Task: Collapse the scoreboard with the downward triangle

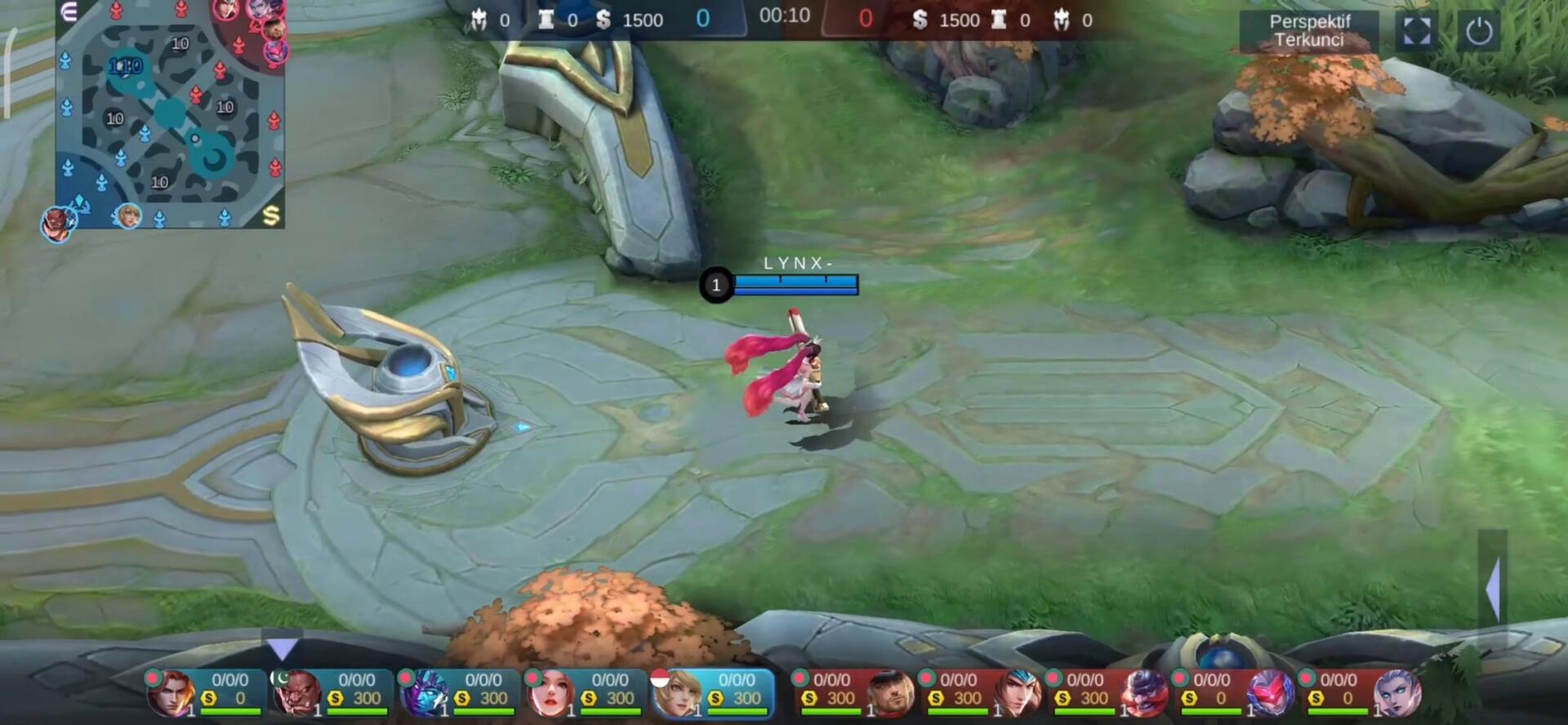Action: pyautogui.click(x=283, y=648)
